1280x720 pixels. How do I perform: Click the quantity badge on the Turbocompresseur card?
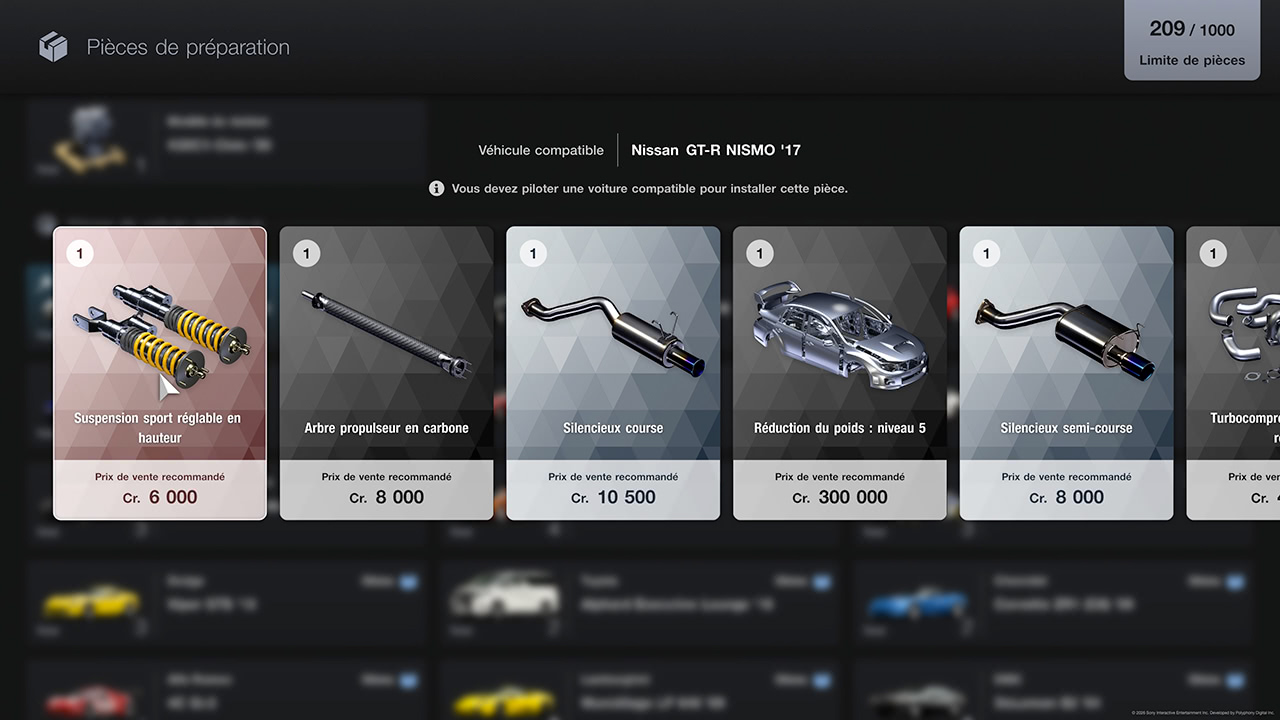pos(1213,253)
